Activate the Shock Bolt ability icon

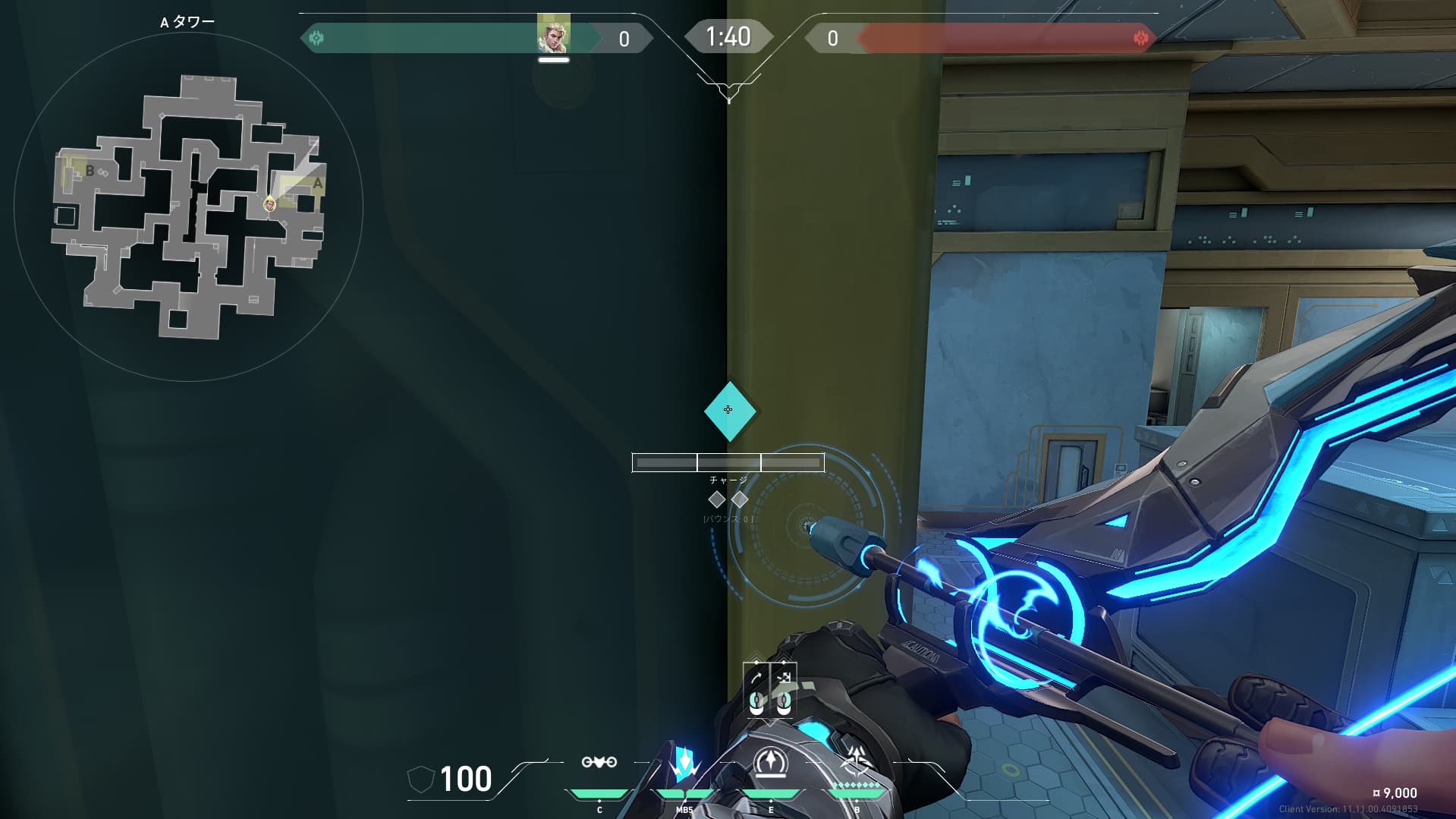[684, 763]
